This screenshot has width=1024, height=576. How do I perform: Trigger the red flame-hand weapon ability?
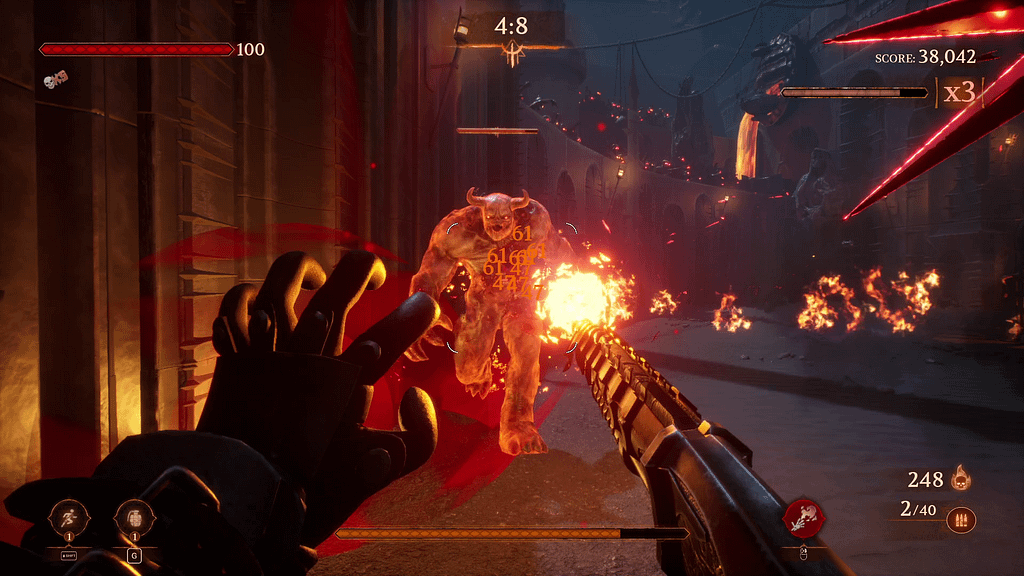(804, 515)
